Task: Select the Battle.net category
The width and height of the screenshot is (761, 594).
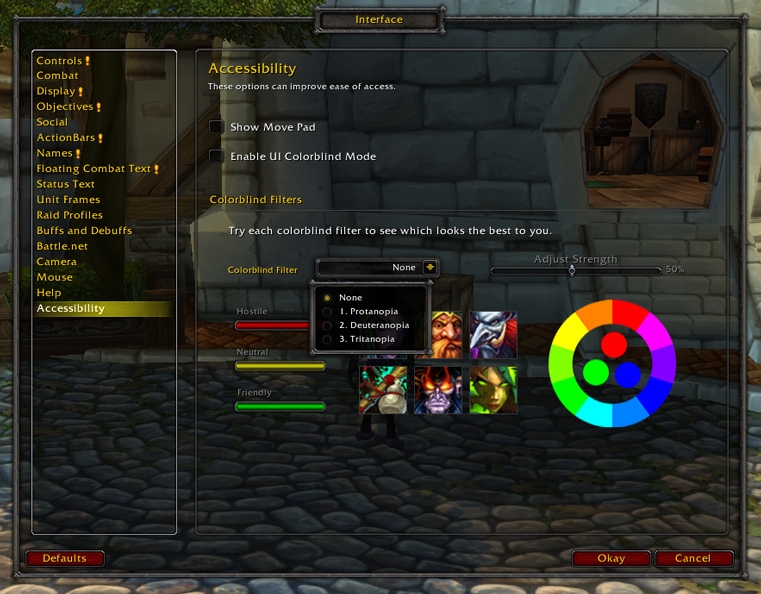Action: pos(62,246)
